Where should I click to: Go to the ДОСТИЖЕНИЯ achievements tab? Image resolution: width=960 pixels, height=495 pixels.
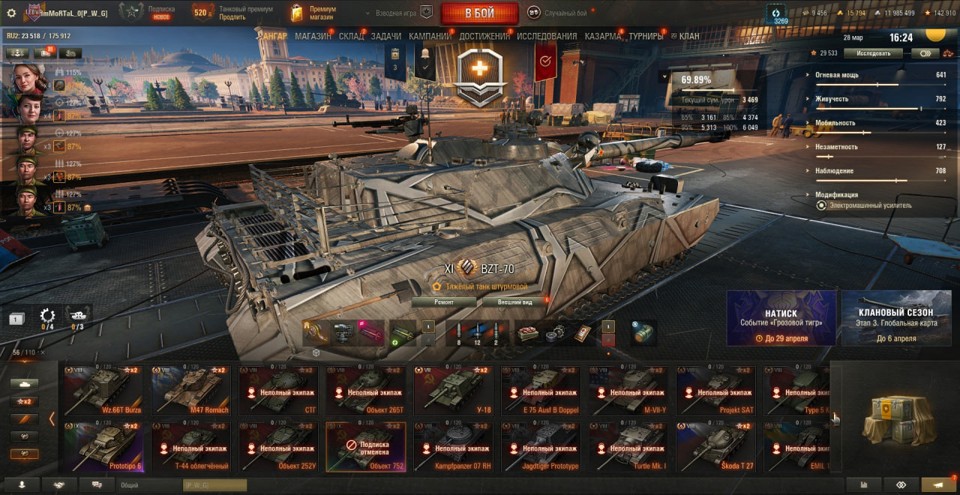[x=484, y=36]
